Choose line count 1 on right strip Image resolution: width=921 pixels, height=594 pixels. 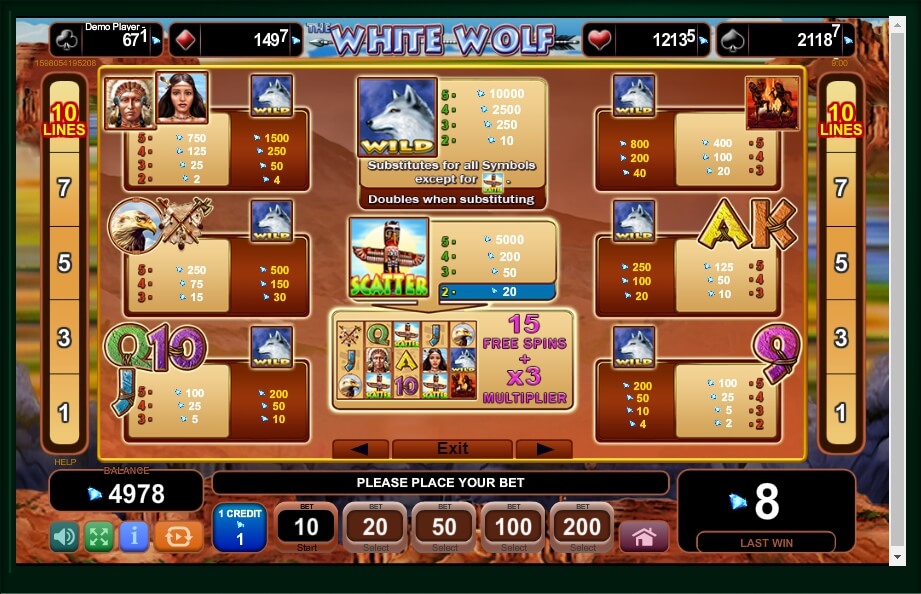(841, 412)
